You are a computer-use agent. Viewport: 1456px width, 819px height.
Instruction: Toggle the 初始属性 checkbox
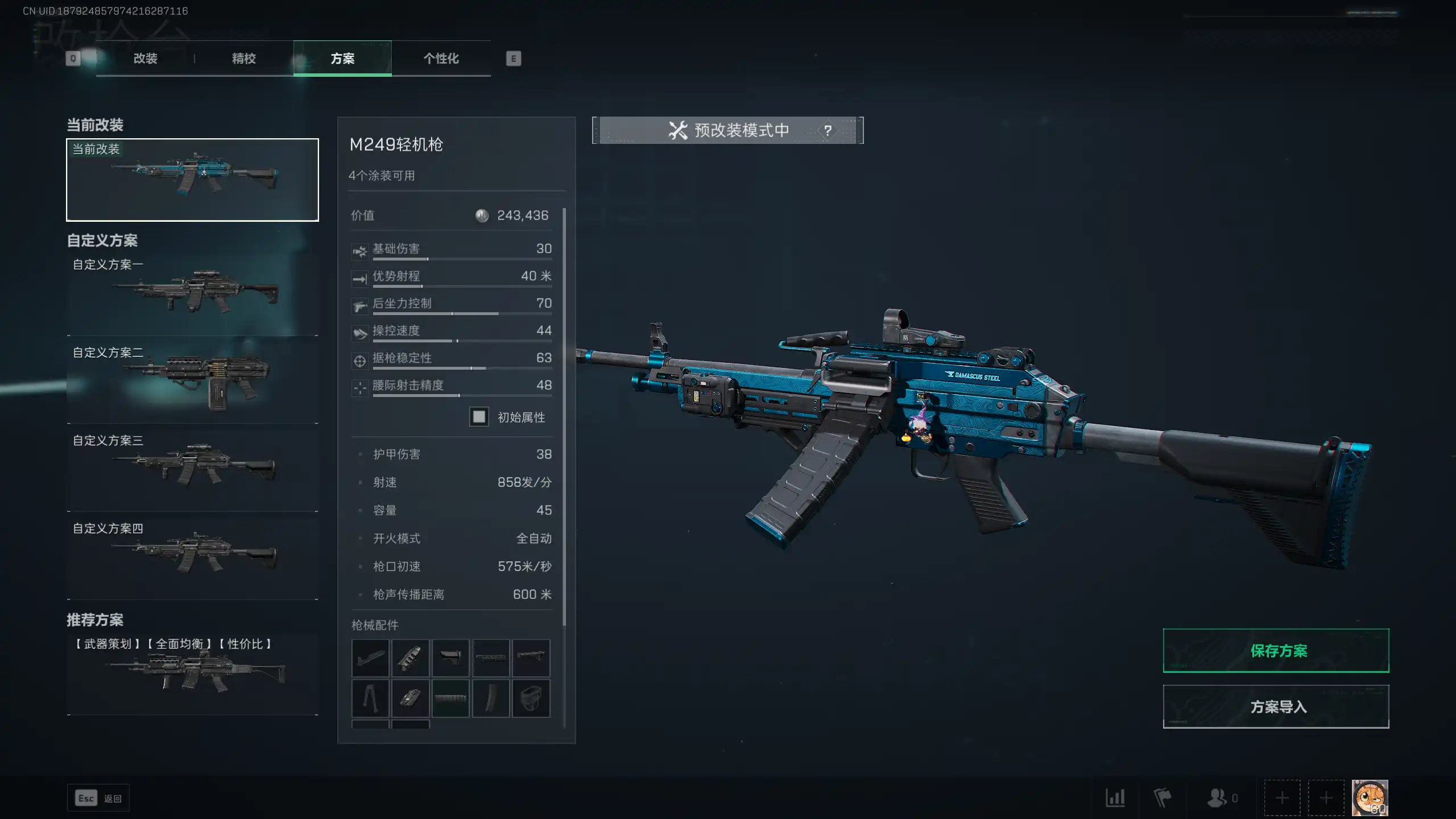(479, 417)
